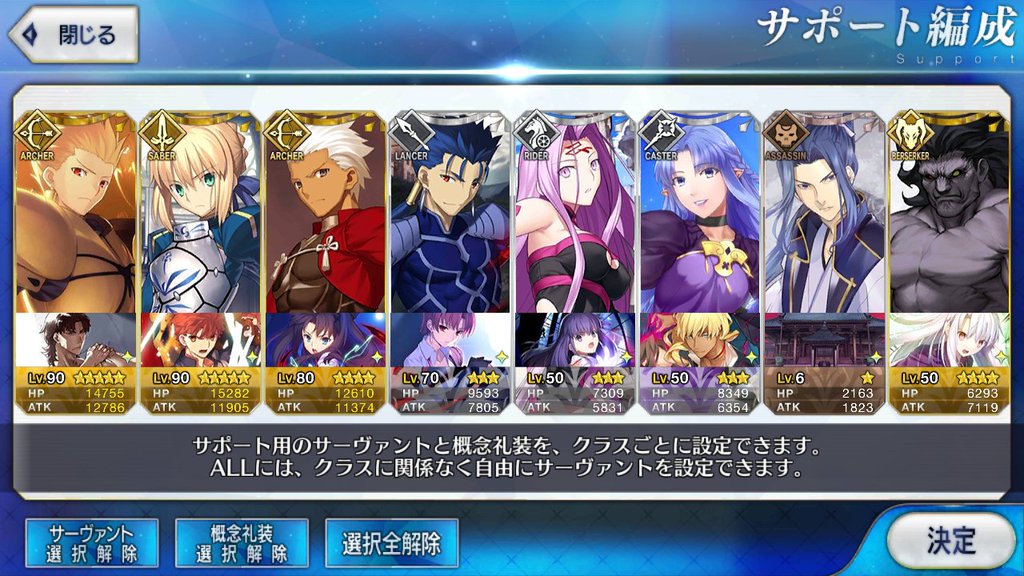Screen dimensions: 1024x576
Task: Clear craft essences with 概念礼装選択解除
Action: (241, 543)
